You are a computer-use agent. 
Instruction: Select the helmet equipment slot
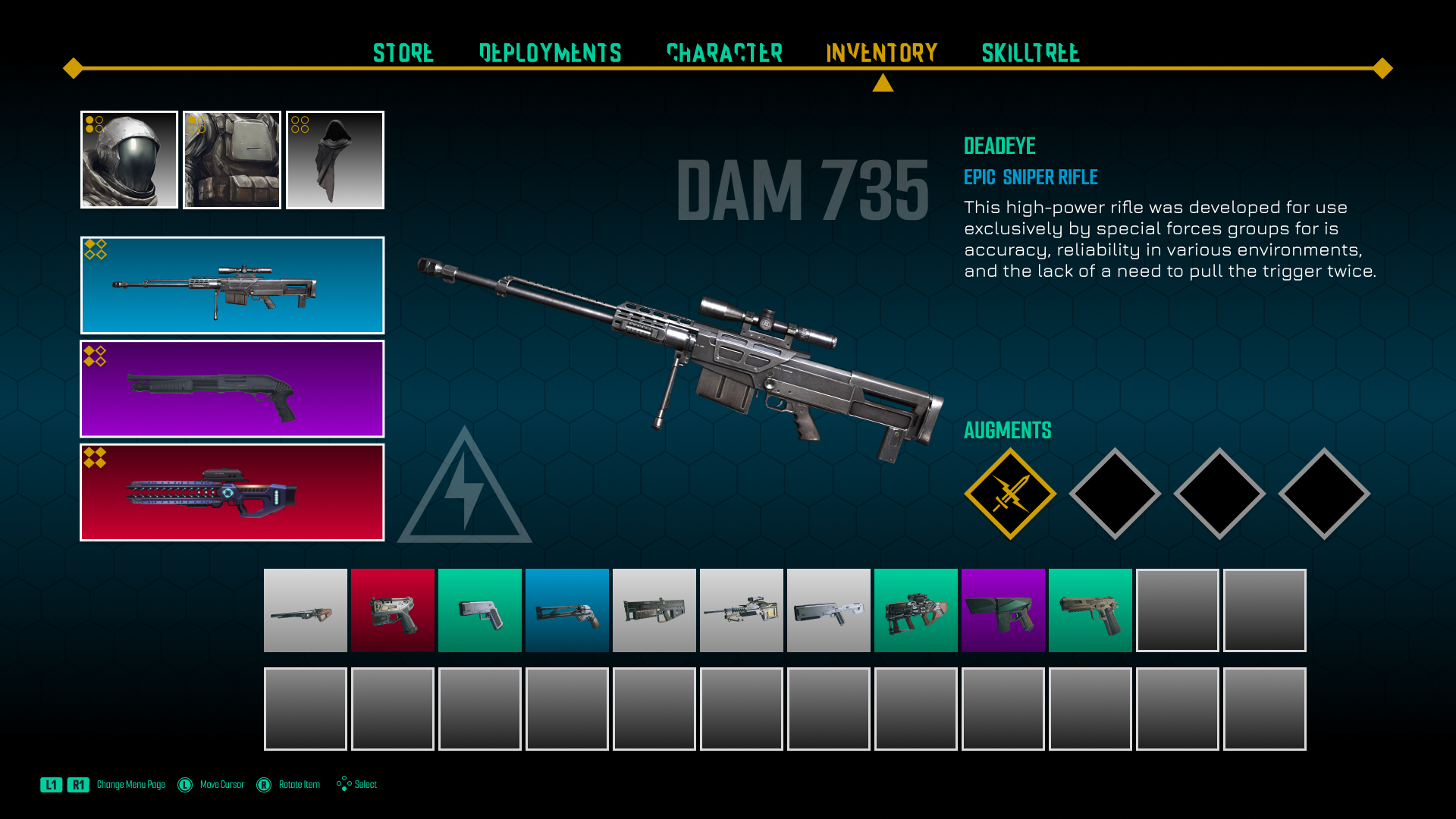(129, 159)
